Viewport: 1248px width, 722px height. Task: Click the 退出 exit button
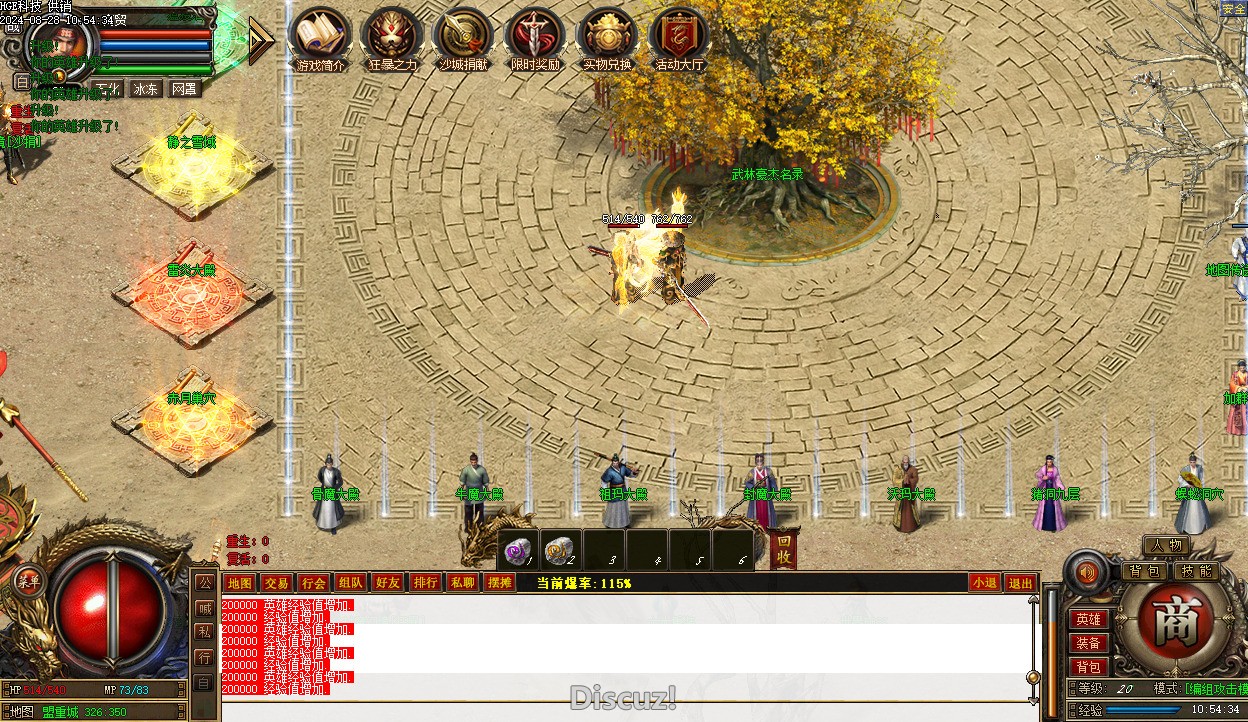tap(1020, 583)
